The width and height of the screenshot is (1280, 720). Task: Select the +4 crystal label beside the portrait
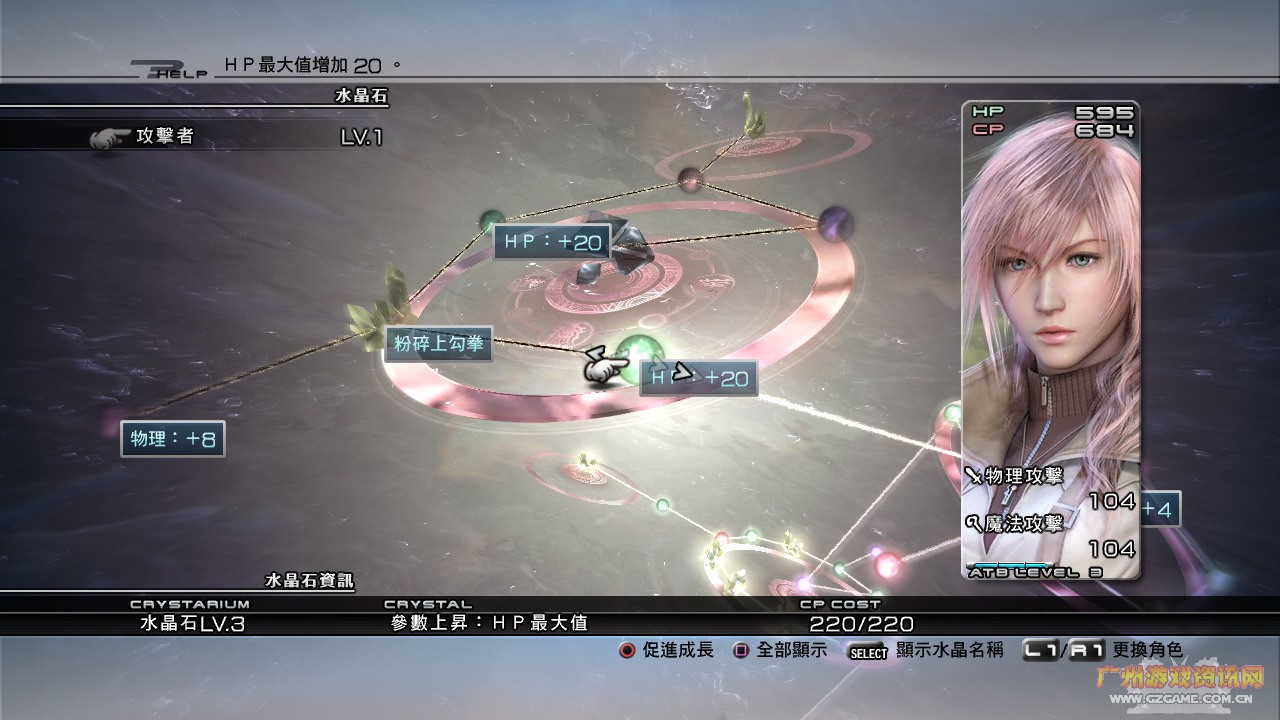[1160, 509]
